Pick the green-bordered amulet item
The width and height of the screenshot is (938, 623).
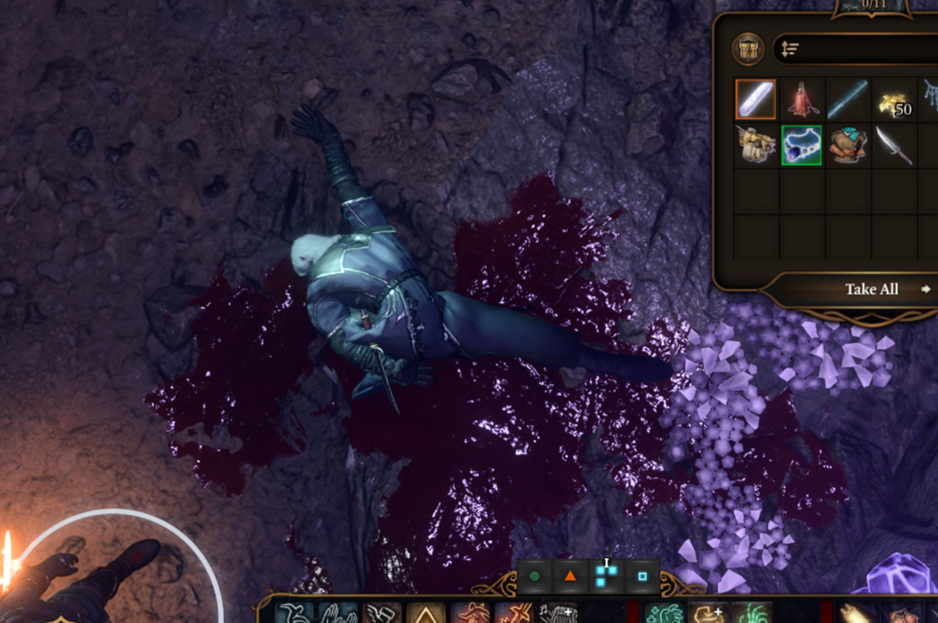(801, 145)
